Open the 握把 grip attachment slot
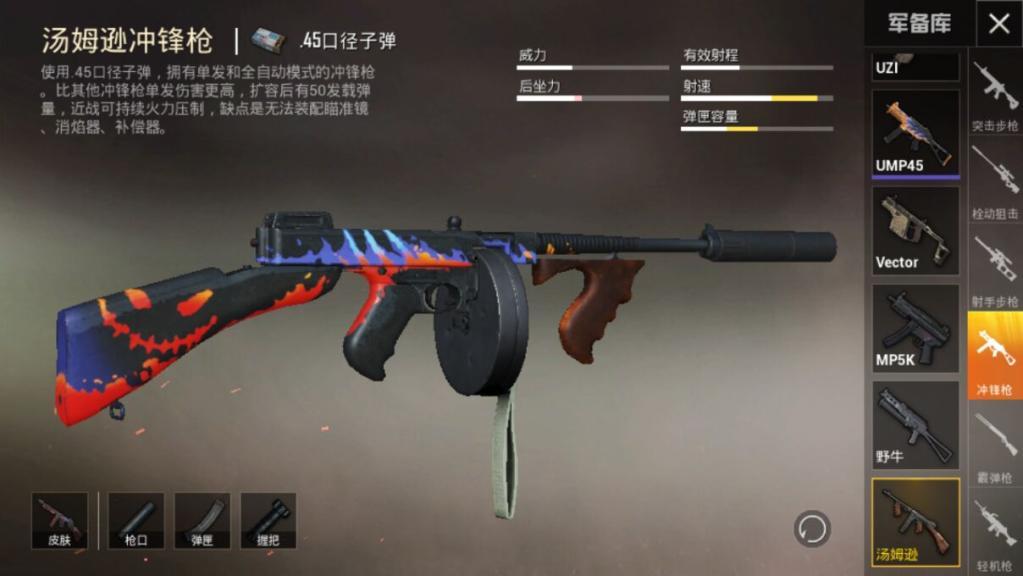 click(268, 520)
